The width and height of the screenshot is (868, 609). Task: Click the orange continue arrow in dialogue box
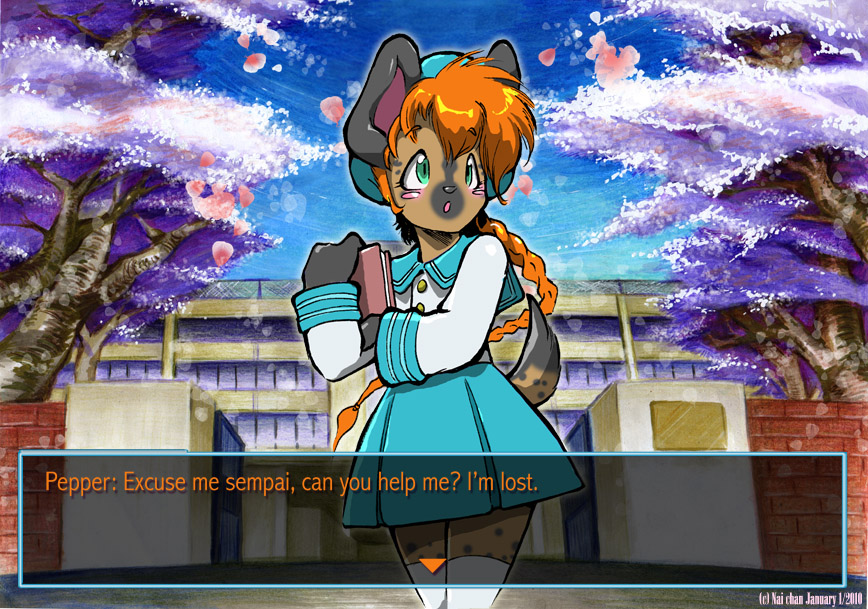(x=431, y=566)
